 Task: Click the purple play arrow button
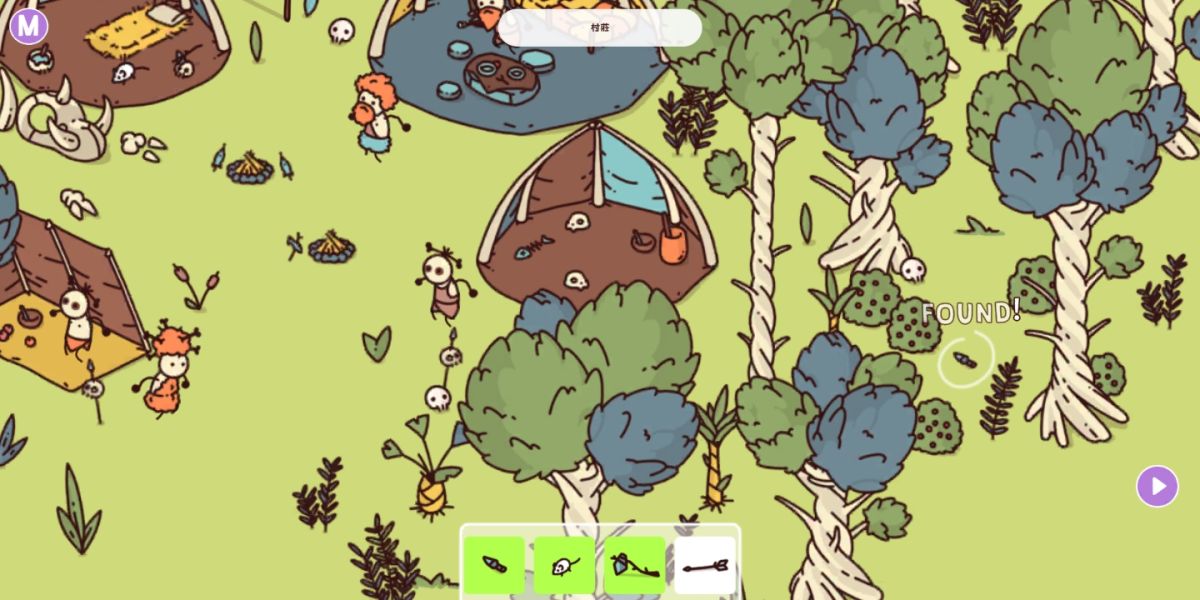tap(1157, 486)
